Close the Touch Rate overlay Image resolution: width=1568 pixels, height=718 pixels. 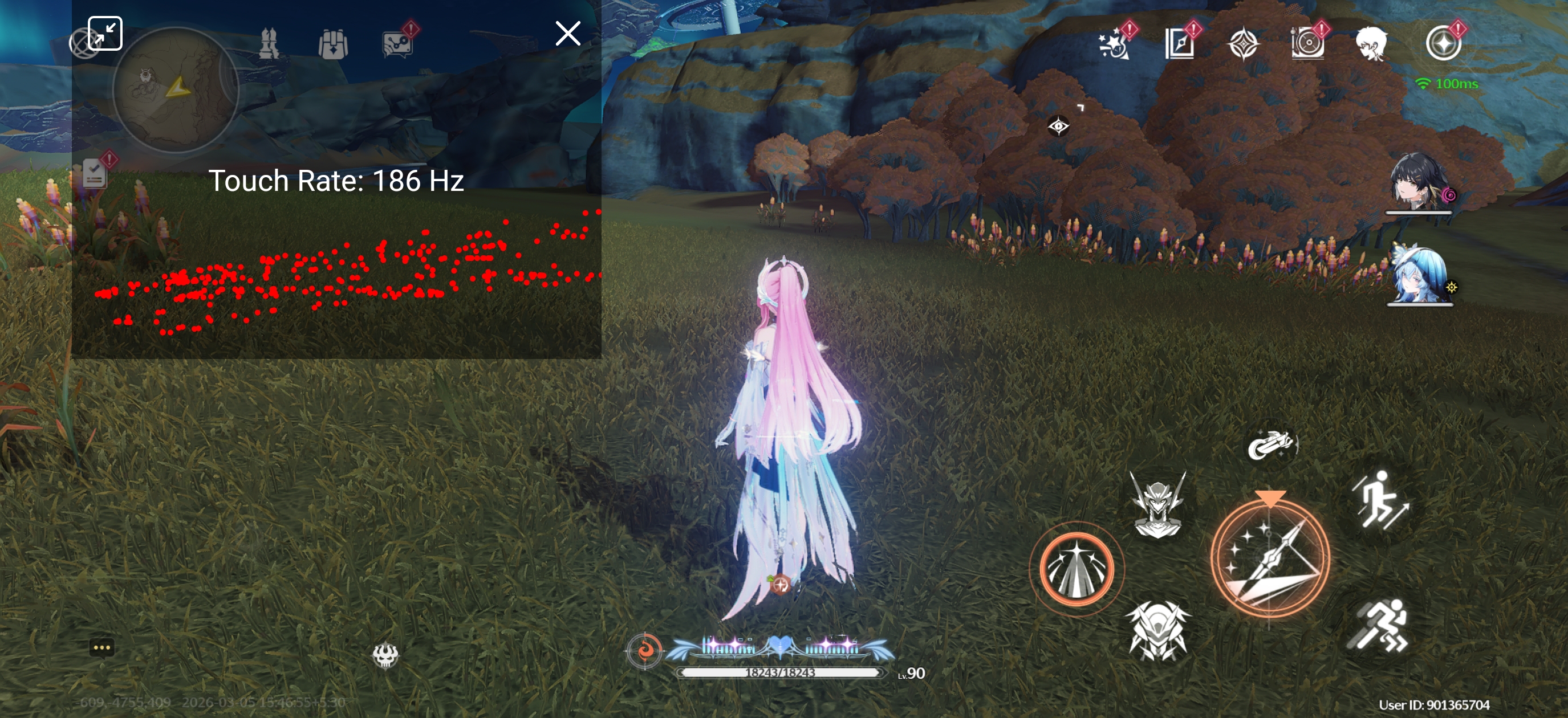[x=567, y=34]
